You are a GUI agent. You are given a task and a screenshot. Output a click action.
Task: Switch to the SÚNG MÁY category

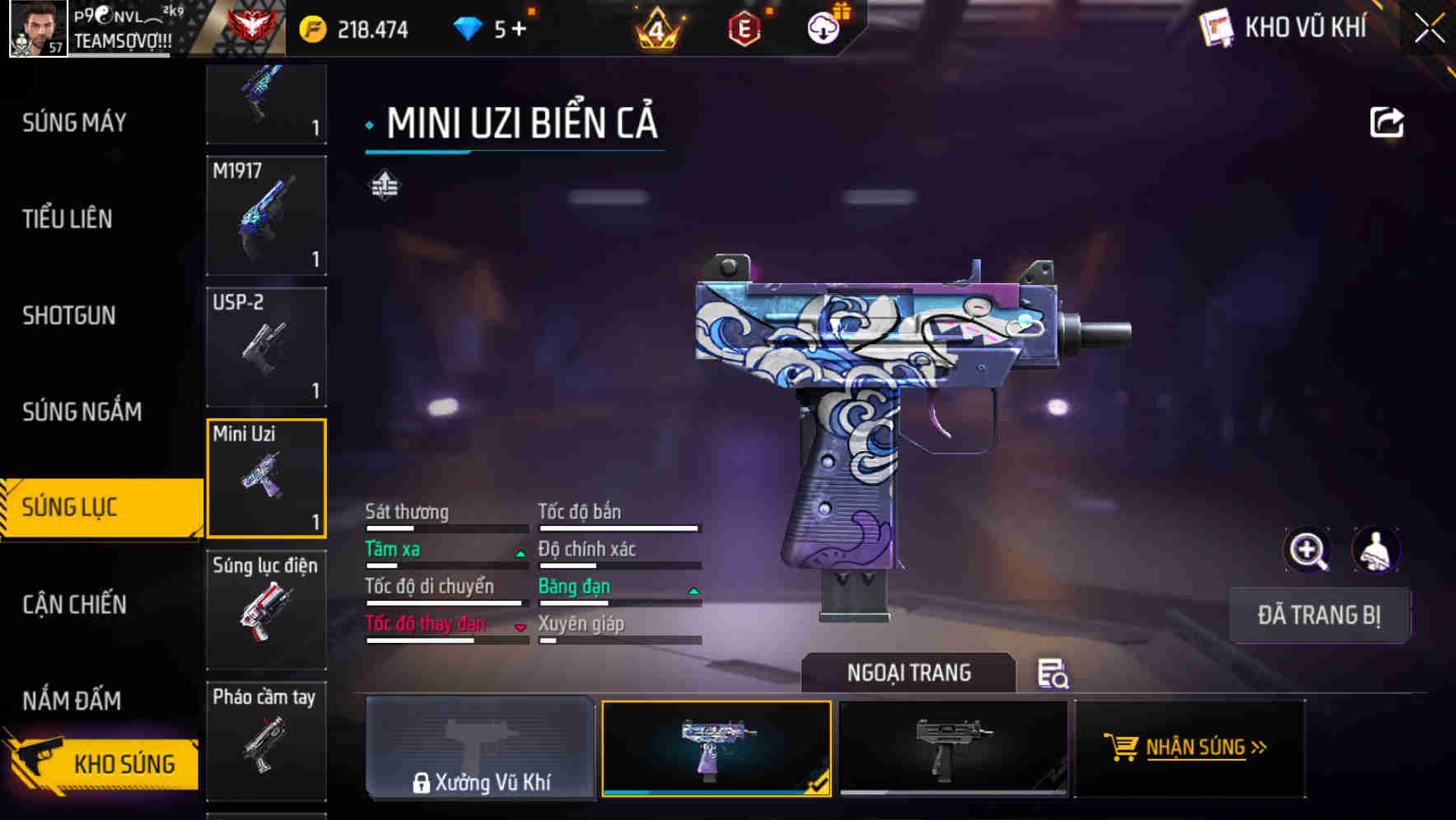[74, 123]
